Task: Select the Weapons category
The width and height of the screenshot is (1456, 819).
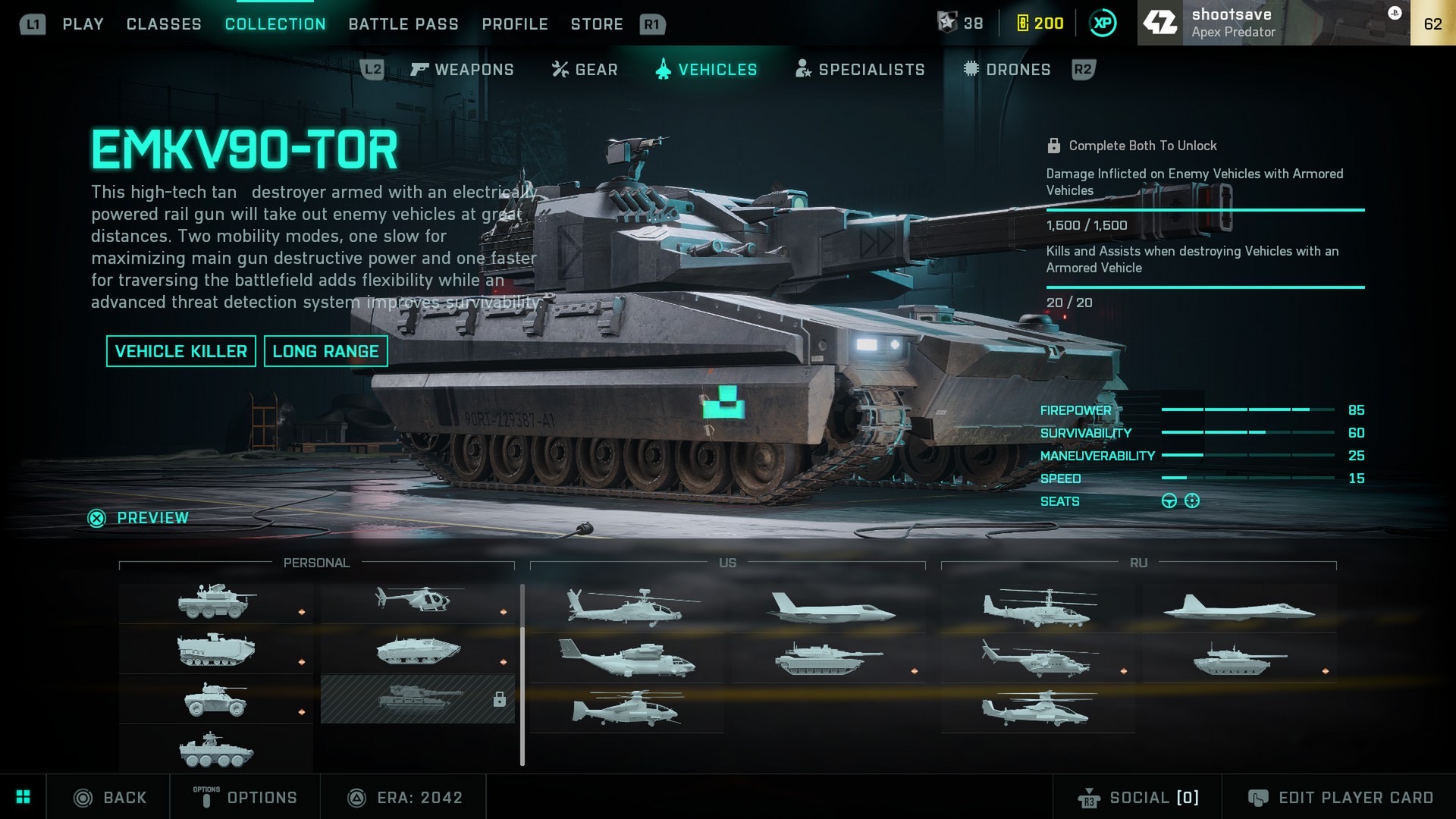Action: click(463, 70)
